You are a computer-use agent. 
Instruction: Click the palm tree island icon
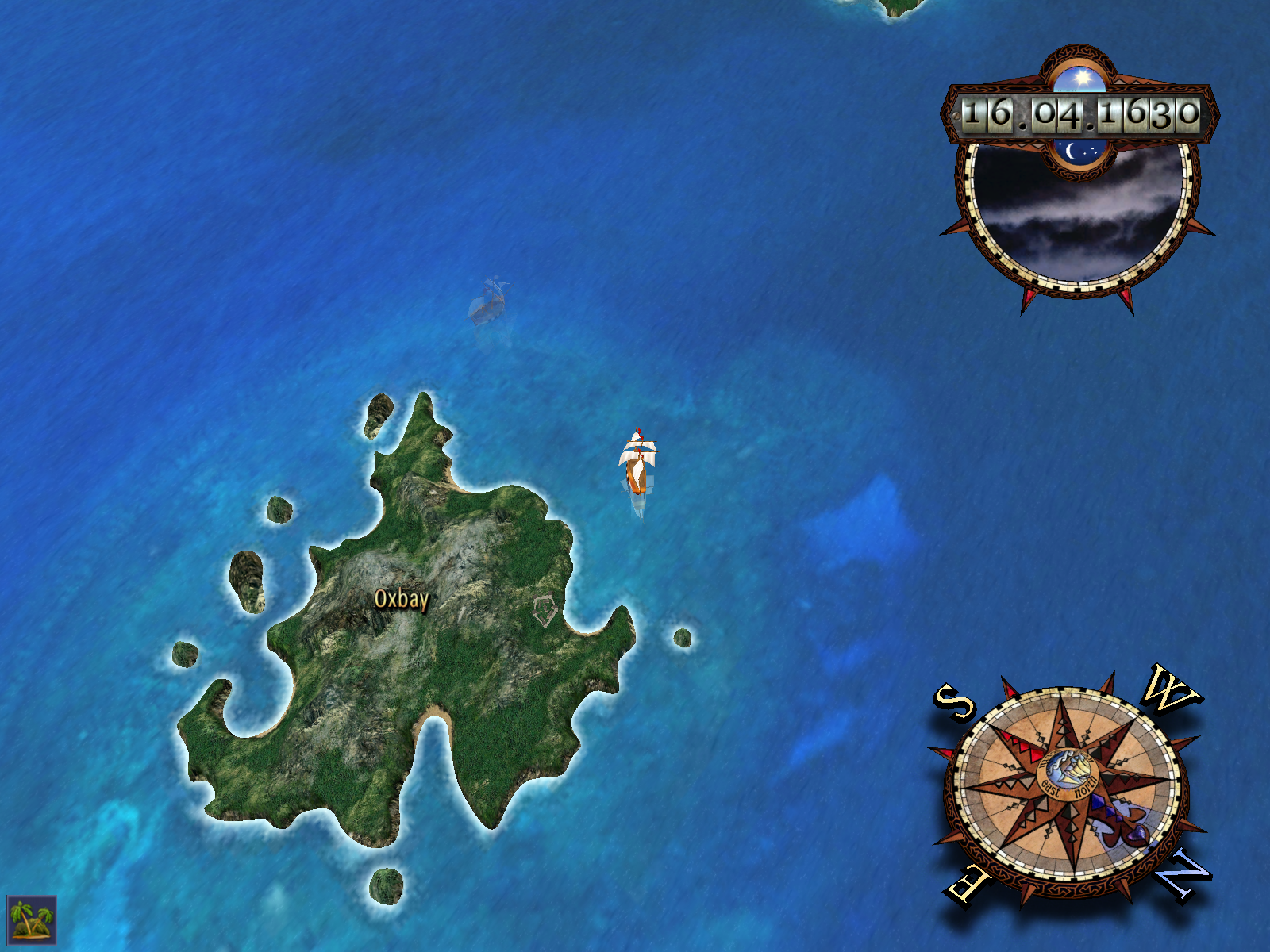(32, 919)
